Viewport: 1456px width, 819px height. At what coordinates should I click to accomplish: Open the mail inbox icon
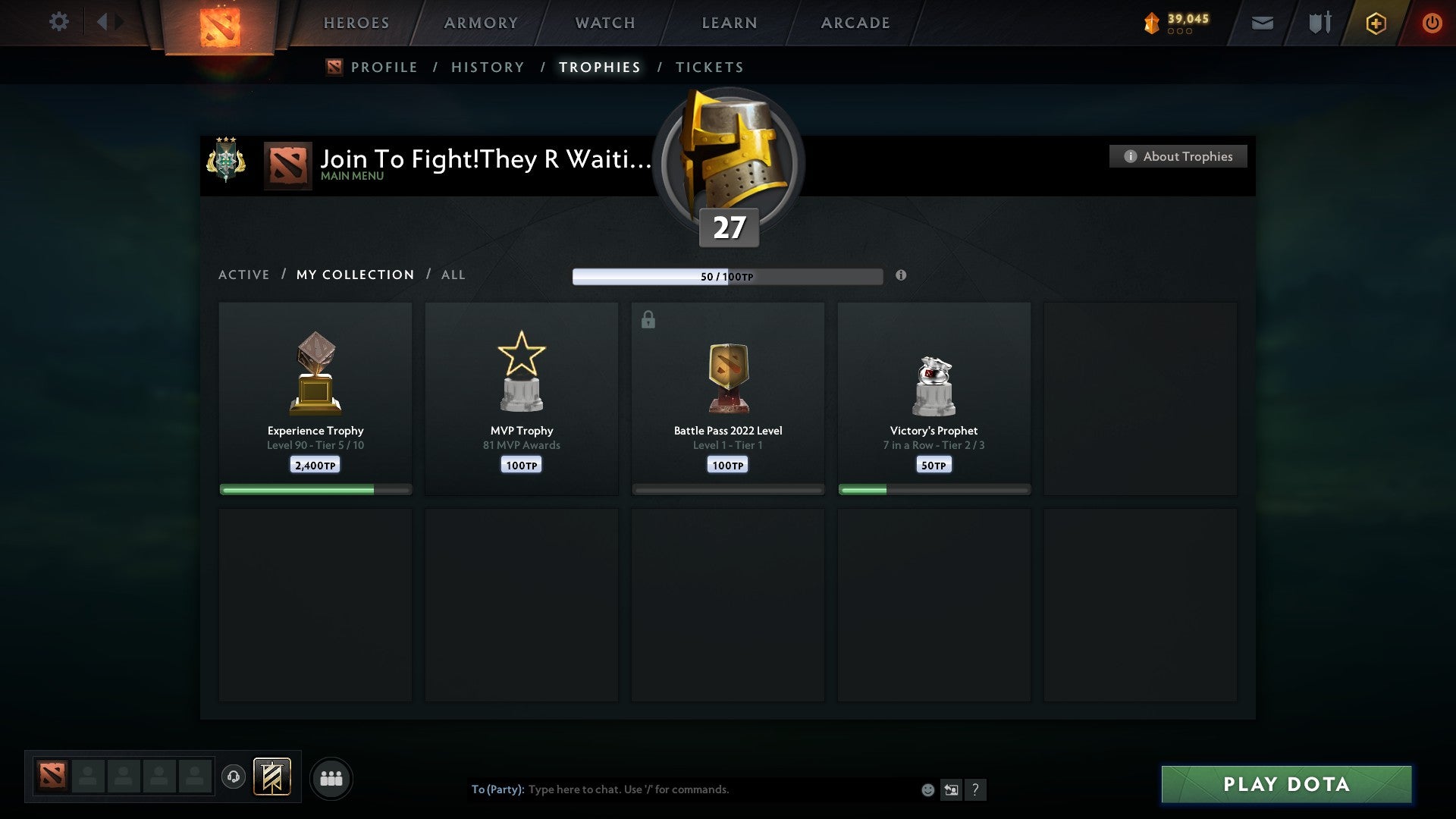[x=1261, y=23]
